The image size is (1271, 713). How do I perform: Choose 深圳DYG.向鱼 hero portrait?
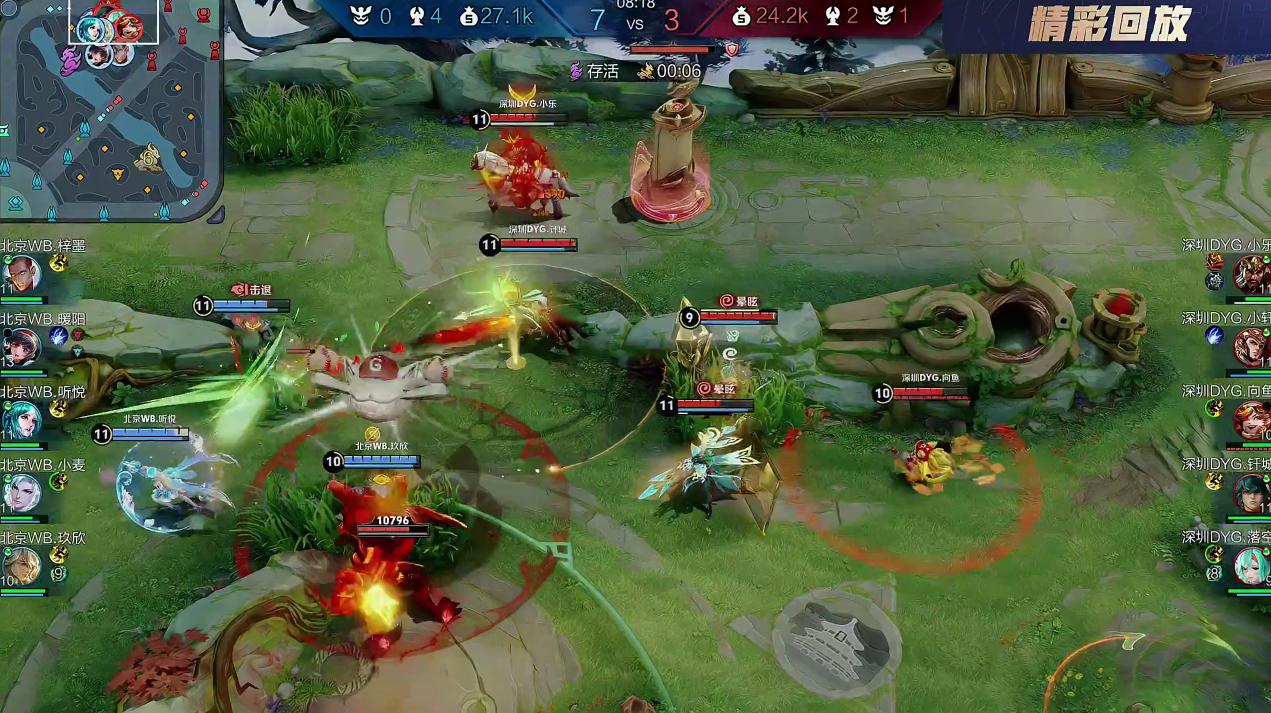click(x=1251, y=420)
